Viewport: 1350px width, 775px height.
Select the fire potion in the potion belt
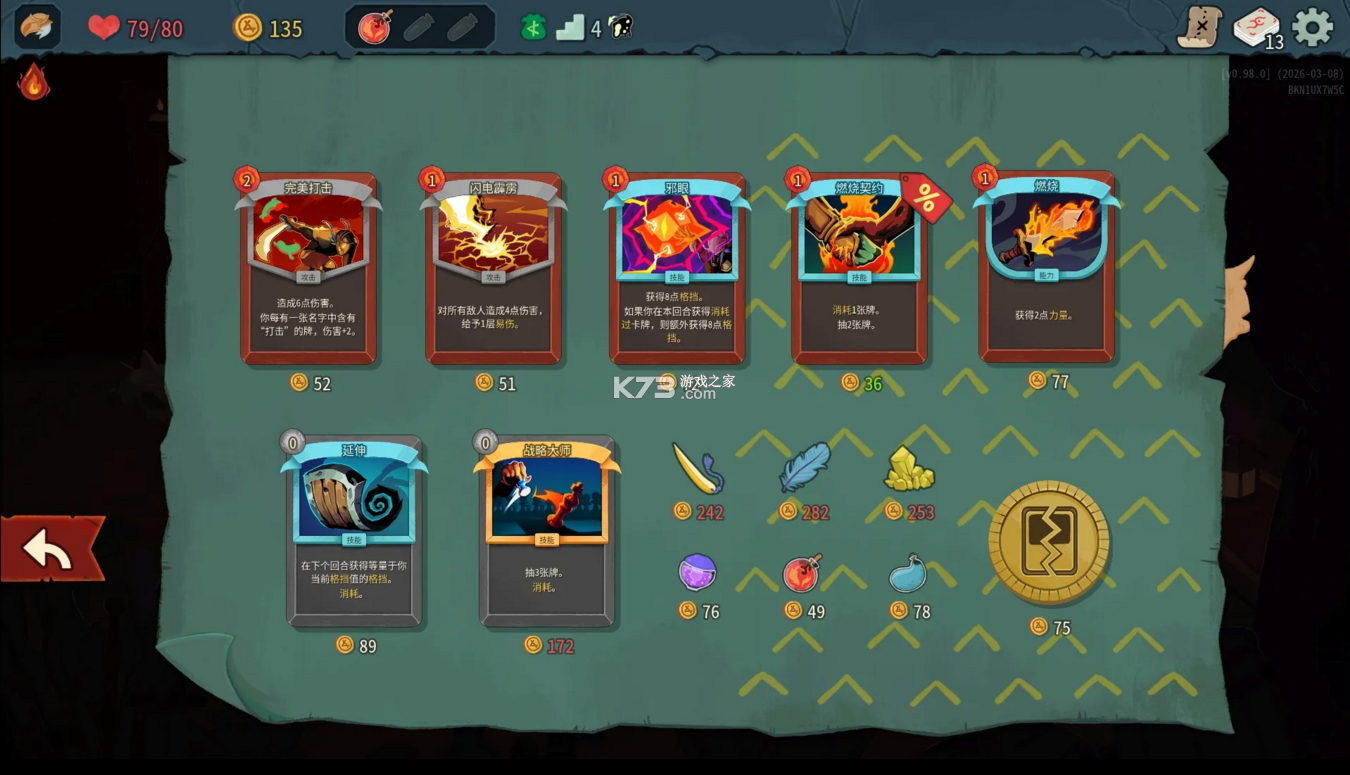point(375,28)
